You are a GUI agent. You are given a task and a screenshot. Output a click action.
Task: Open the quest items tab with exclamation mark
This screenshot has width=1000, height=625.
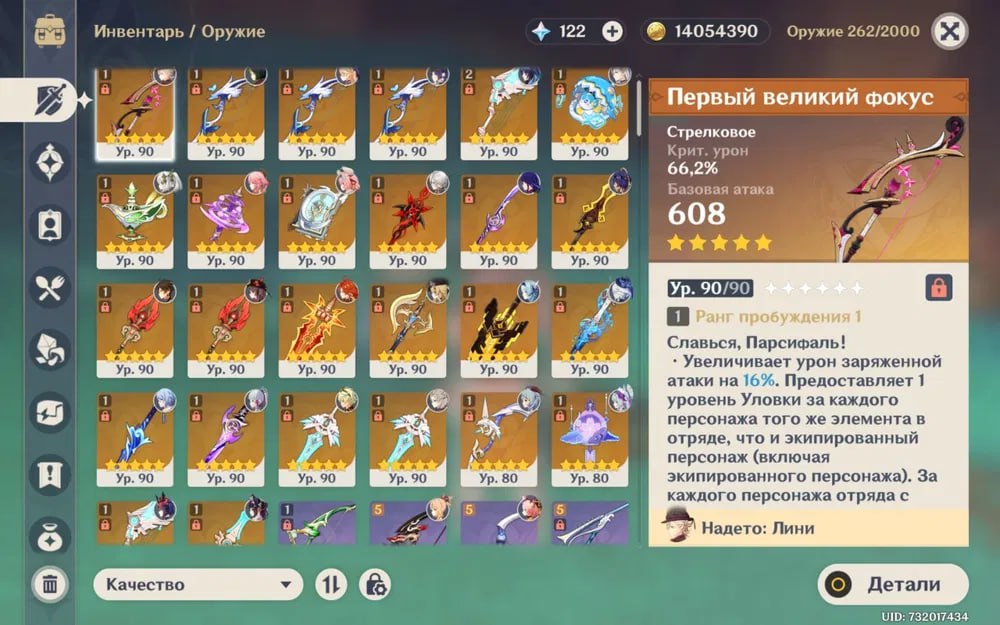50,473
